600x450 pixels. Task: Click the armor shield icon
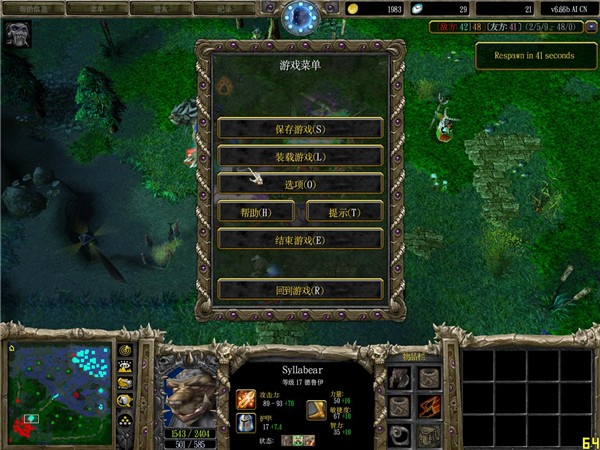[245, 422]
